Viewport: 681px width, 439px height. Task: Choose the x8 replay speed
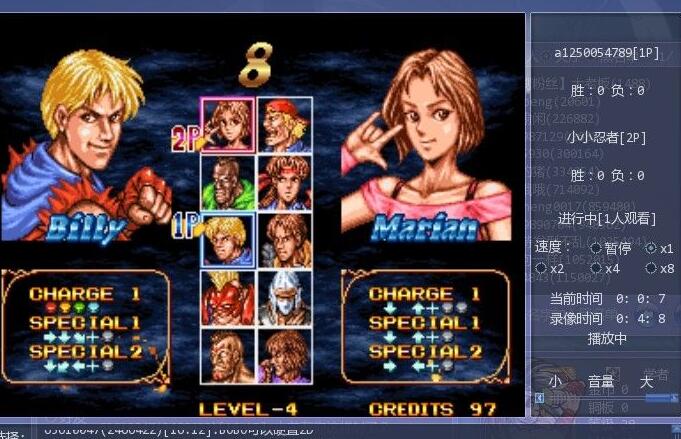coord(652,268)
